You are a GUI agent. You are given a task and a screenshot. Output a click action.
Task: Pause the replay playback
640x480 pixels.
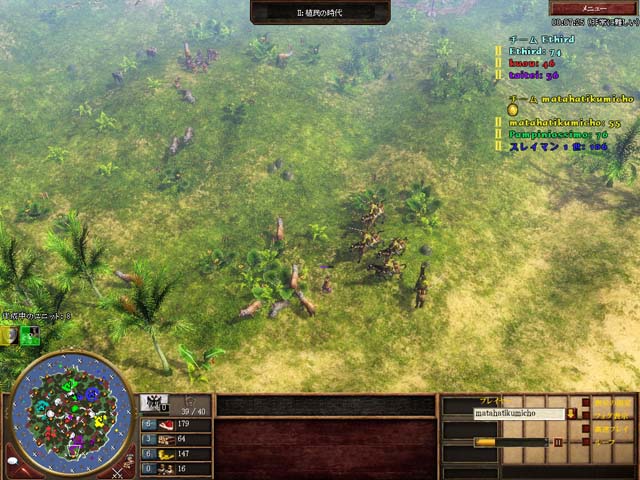pos(558,441)
